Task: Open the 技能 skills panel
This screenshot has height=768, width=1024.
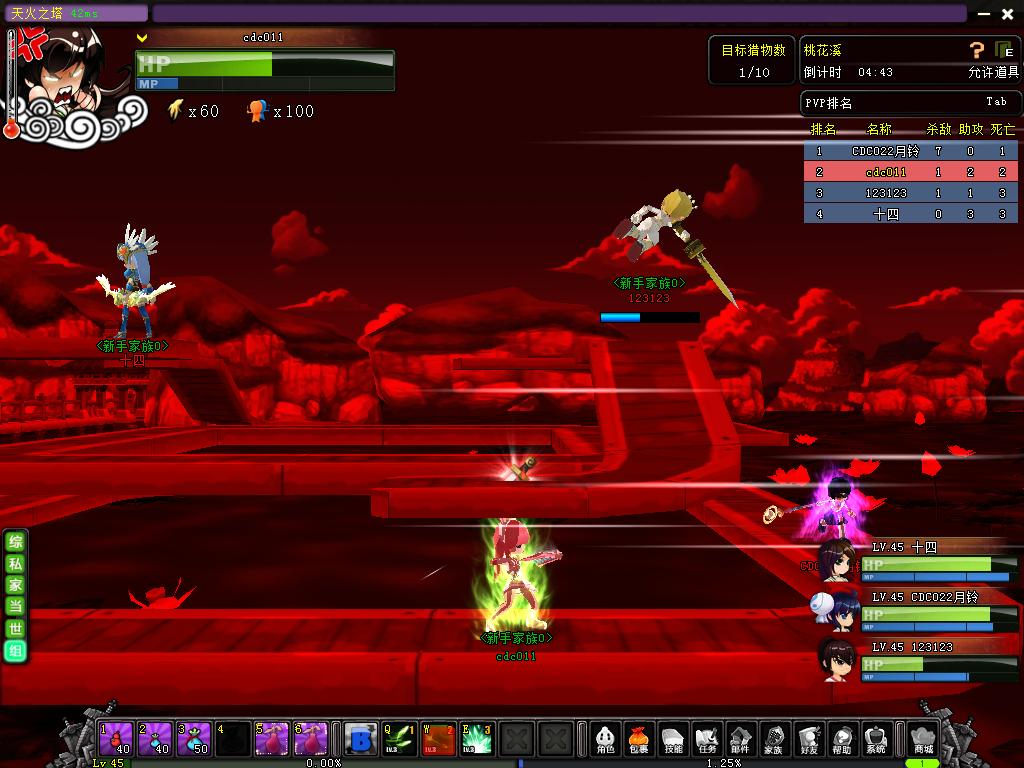Action: 674,739
